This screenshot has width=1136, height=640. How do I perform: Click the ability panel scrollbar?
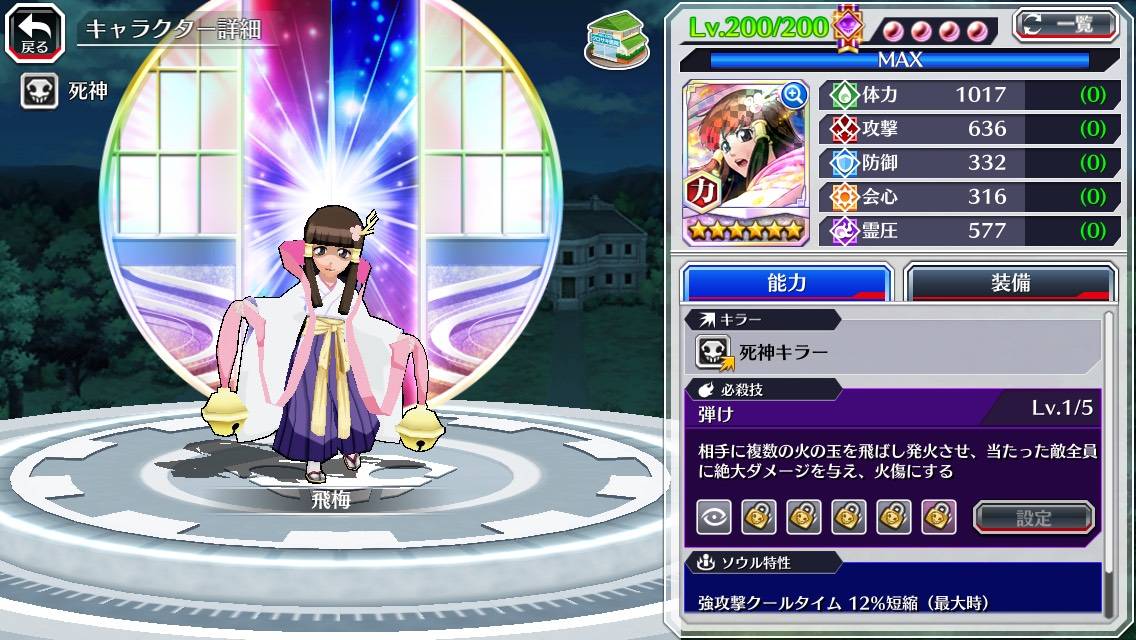point(1109,465)
